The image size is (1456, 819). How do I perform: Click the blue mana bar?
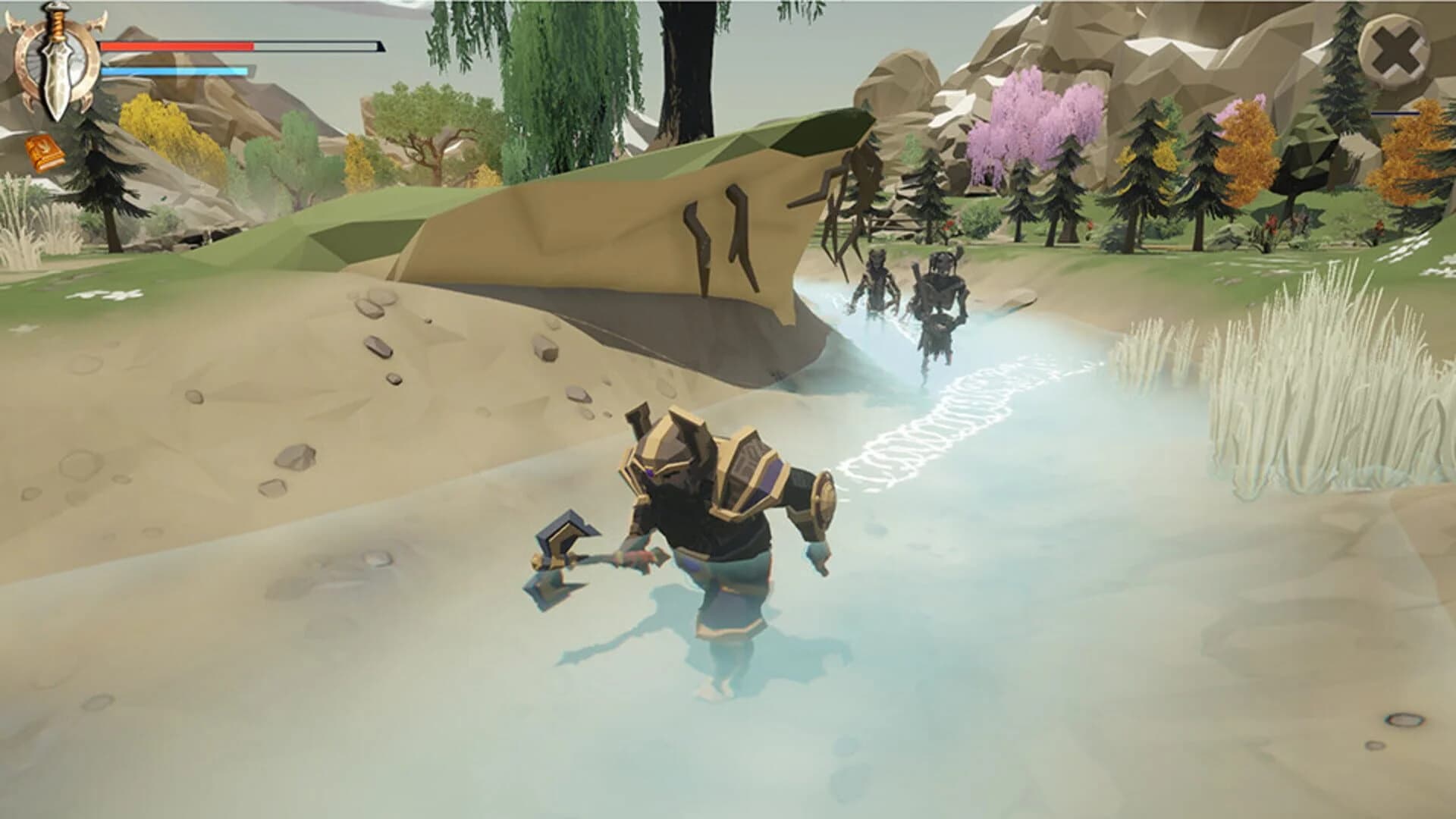pyautogui.click(x=174, y=71)
